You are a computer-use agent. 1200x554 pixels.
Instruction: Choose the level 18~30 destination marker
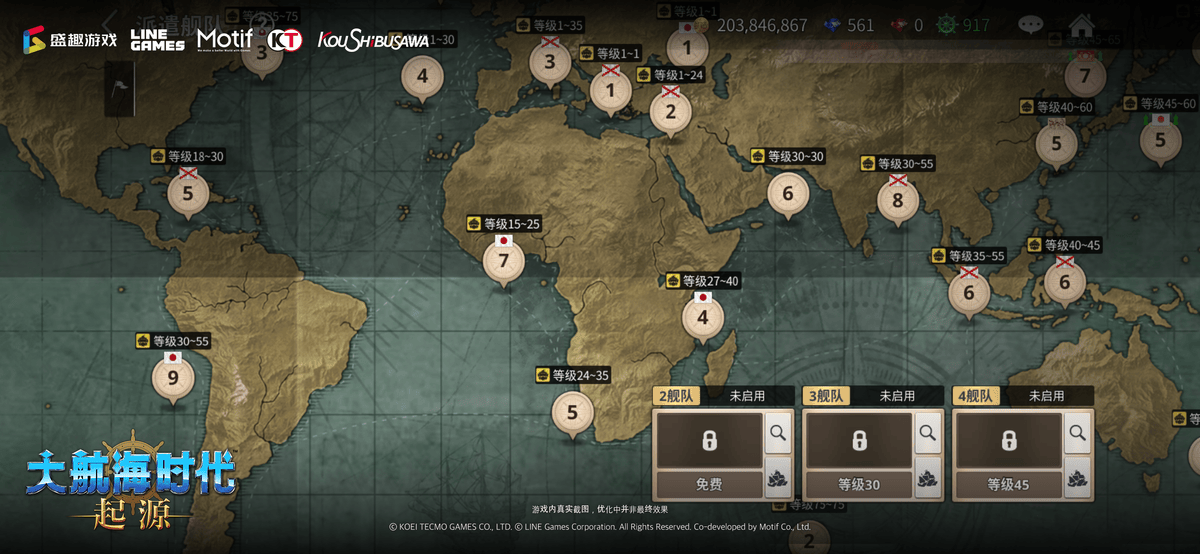pos(188,192)
